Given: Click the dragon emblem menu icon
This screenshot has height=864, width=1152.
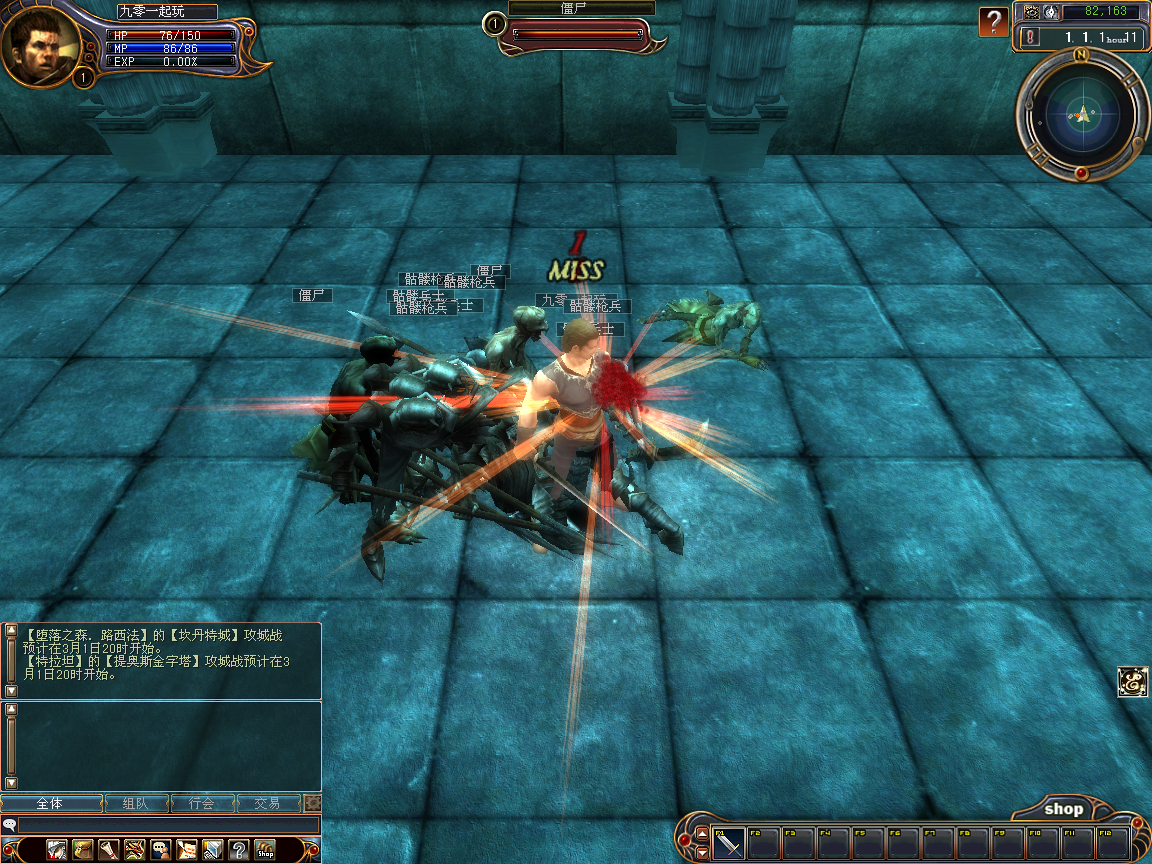Looking at the screenshot, I should [x=135, y=850].
